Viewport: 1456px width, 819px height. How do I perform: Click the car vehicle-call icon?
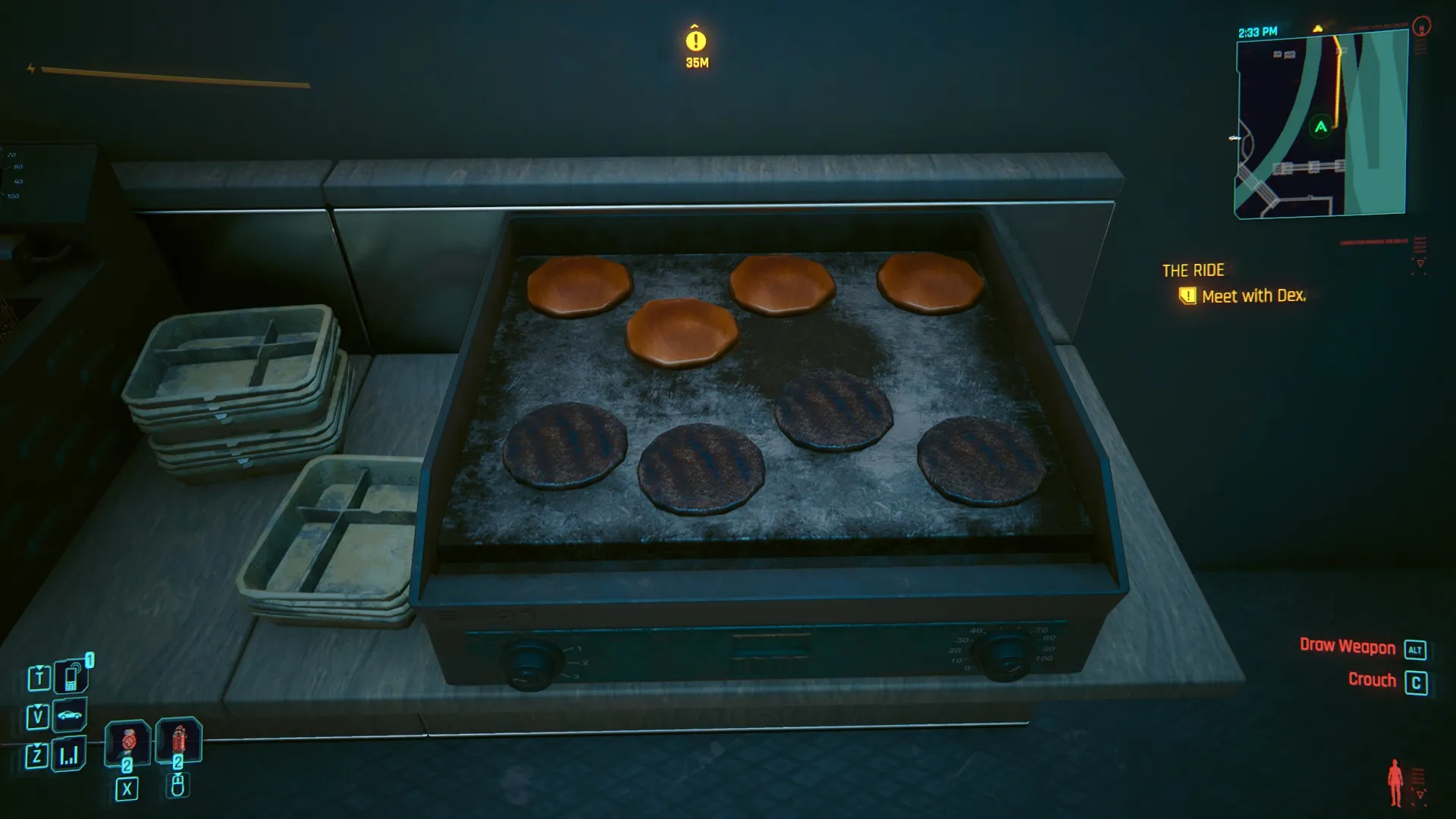[69, 715]
